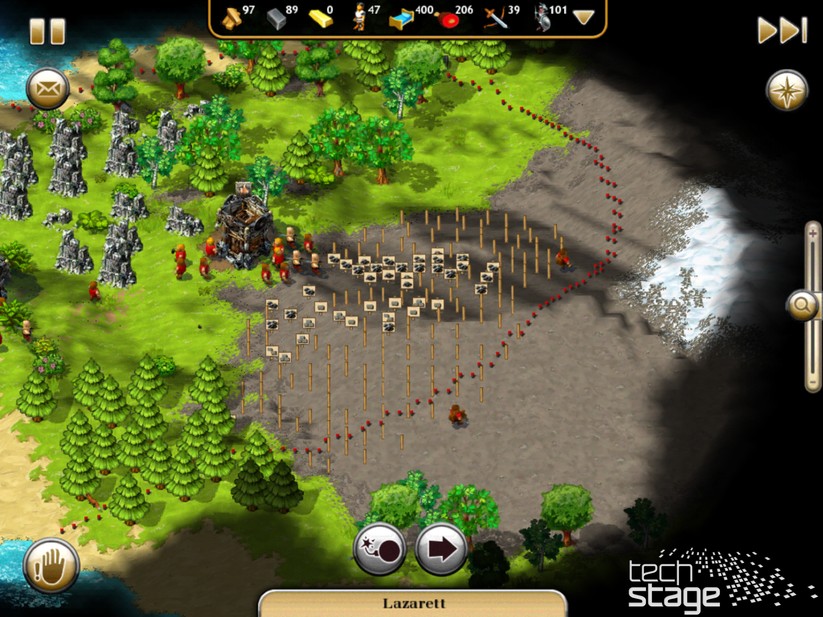The height and width of the screenshot is (617, 823).
Task: Open the envelope messages button
Action: pyautogui.click(x=46, y=89)
